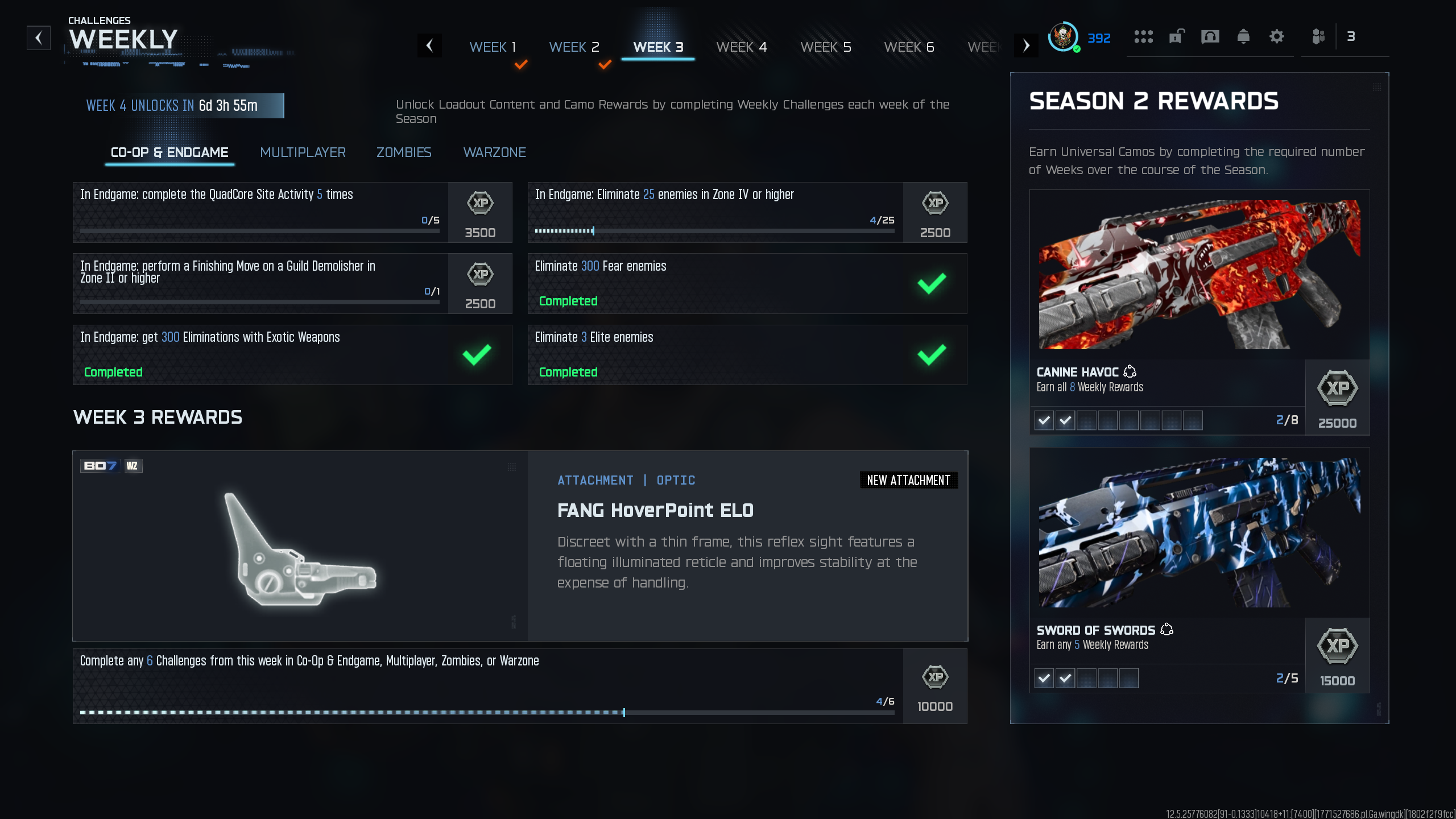Screen dimensions: 1456x819
Task: Open the apps grid icon
Action: coord(1144,36)
